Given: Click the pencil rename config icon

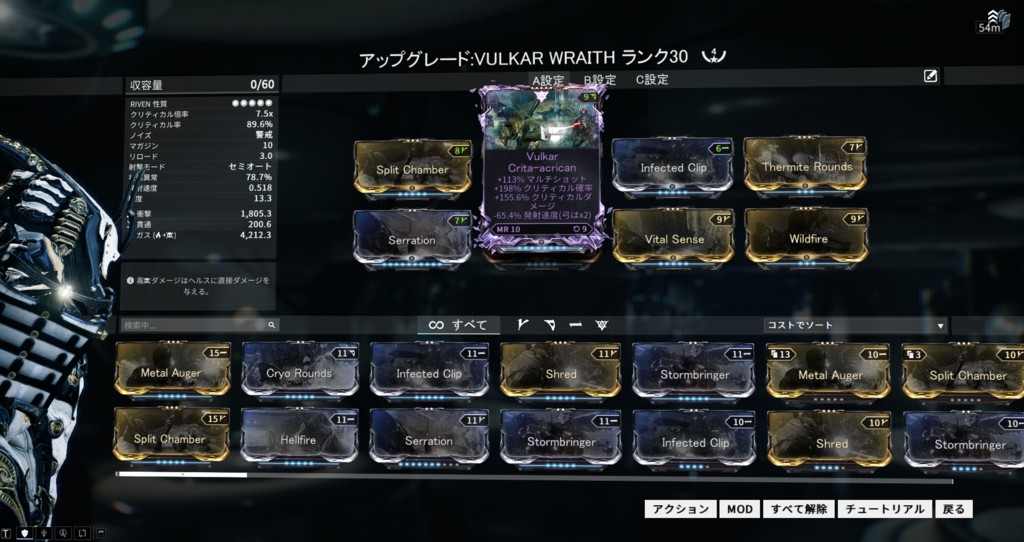Looking at the screenshot, I should click(x=931, y=75).
